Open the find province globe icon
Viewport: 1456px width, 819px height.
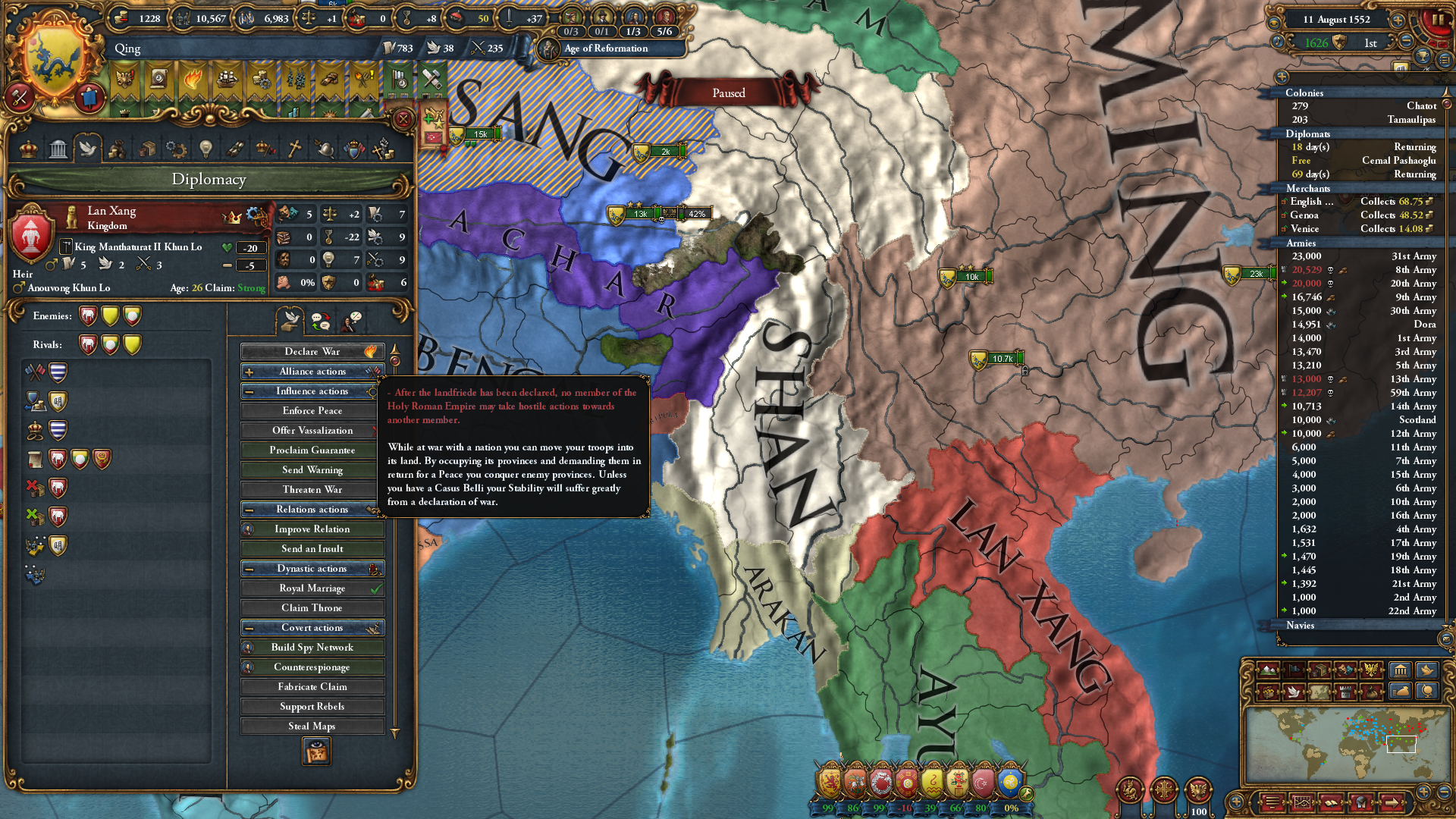[x=1426, y=692]
